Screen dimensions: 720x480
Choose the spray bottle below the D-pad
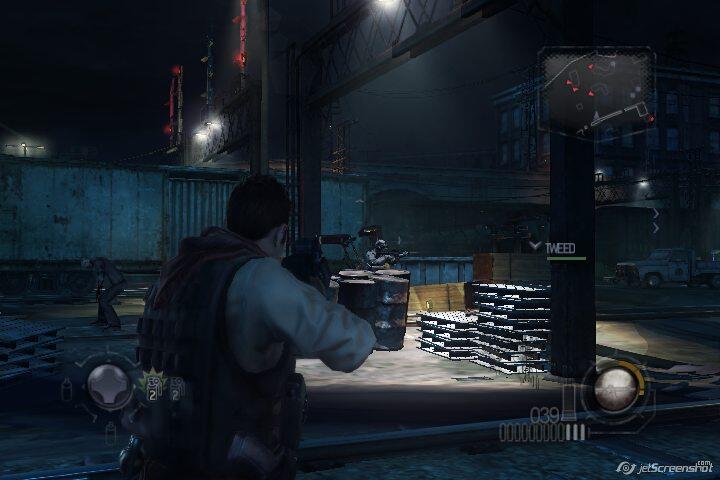coord(109,431)
